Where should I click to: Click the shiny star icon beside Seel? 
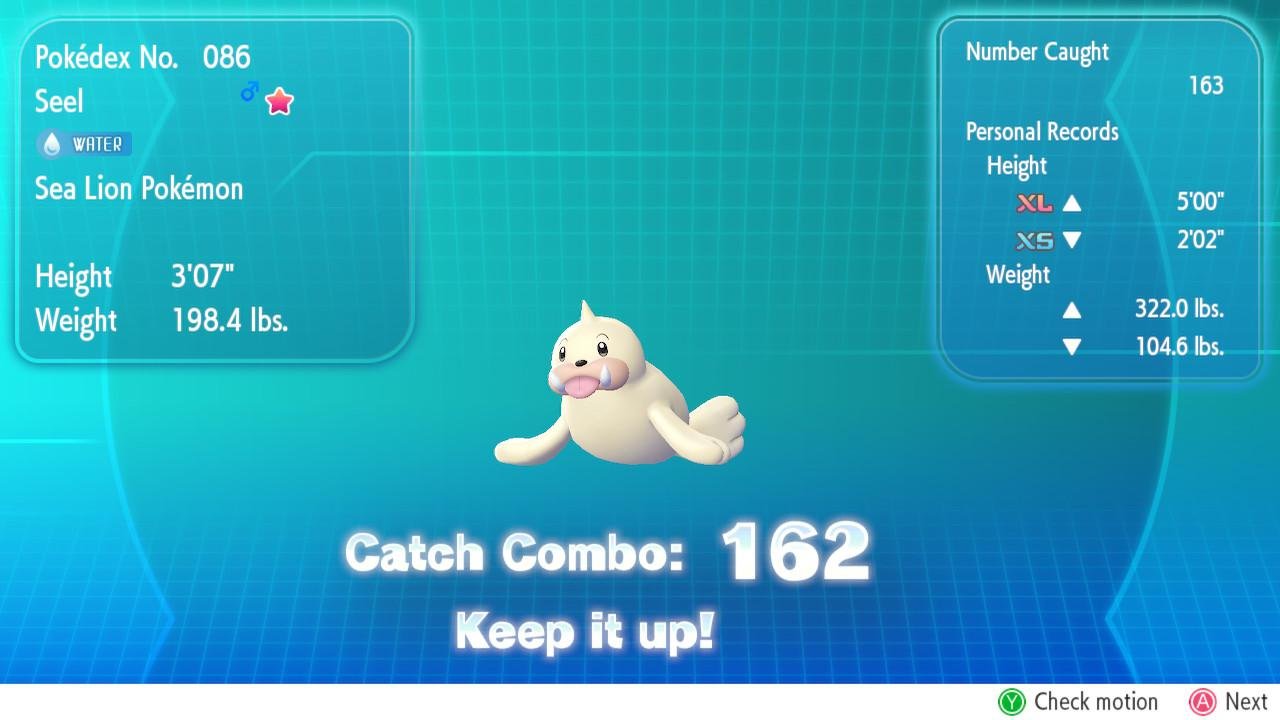tap(278, 100)
